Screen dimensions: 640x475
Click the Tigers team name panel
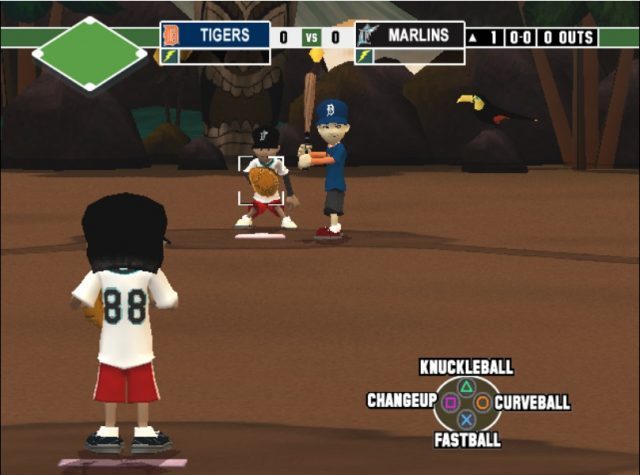point(215,36)
